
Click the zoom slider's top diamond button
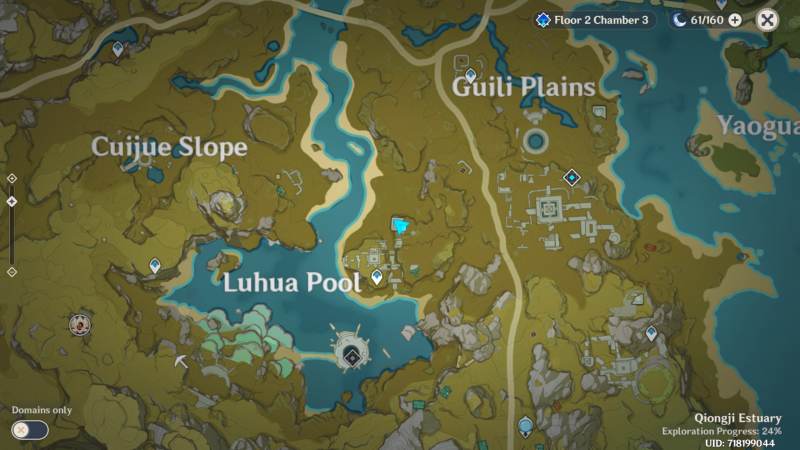pyautogui.click(x=11, y=178)
